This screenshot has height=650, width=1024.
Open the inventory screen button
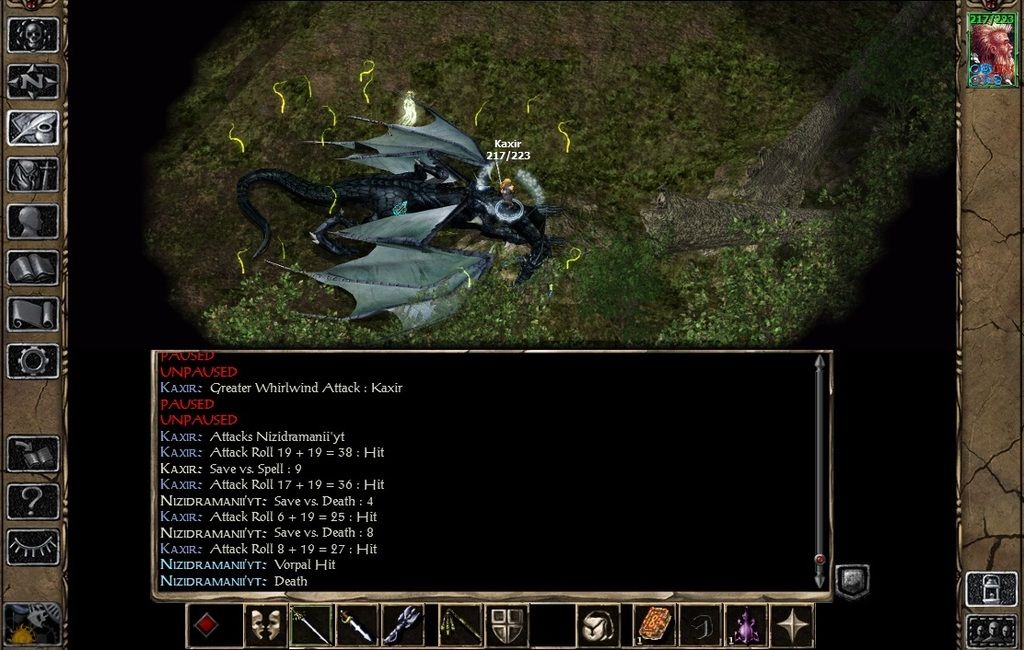(x=33, y=174)
